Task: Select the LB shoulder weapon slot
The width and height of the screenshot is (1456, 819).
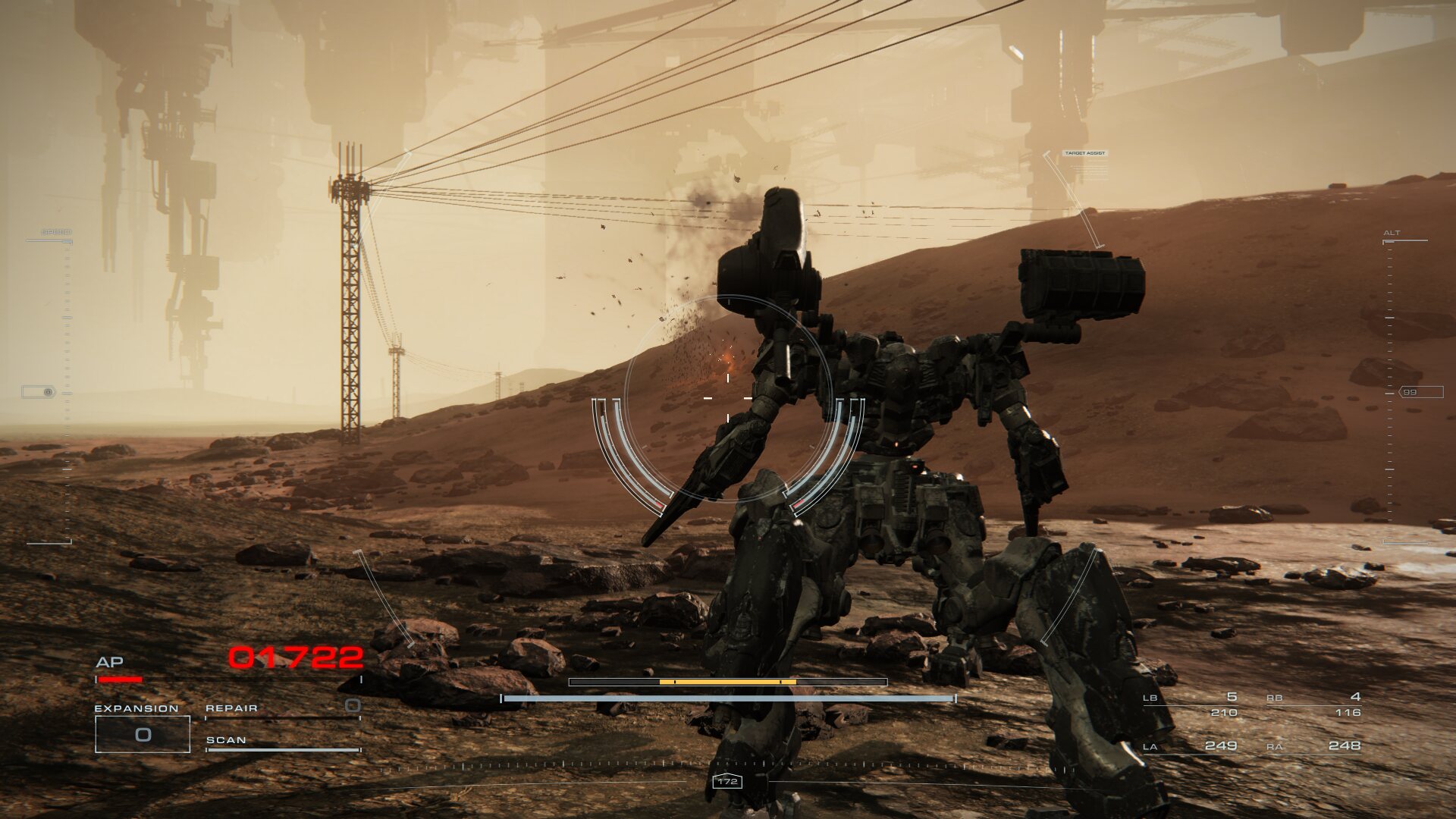Action: [x=1191, y=704]
